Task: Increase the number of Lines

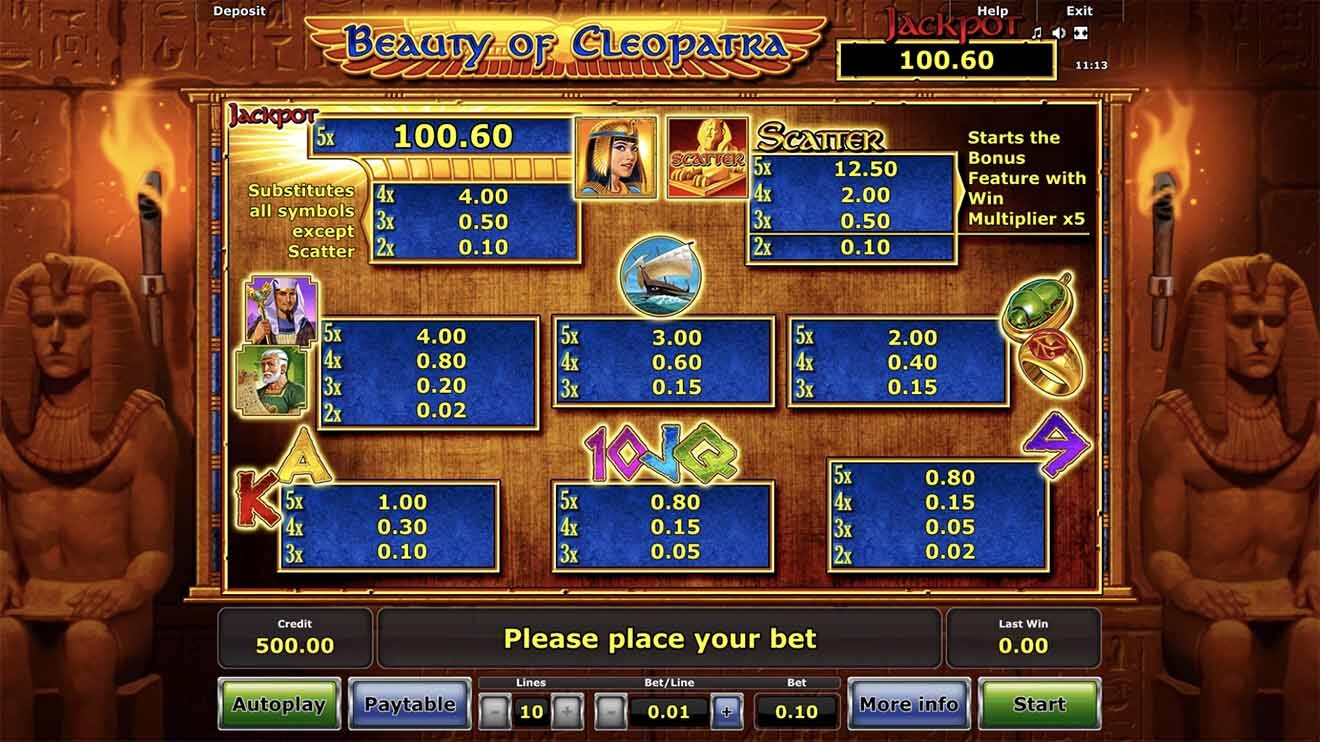Action: coord(566,712)
